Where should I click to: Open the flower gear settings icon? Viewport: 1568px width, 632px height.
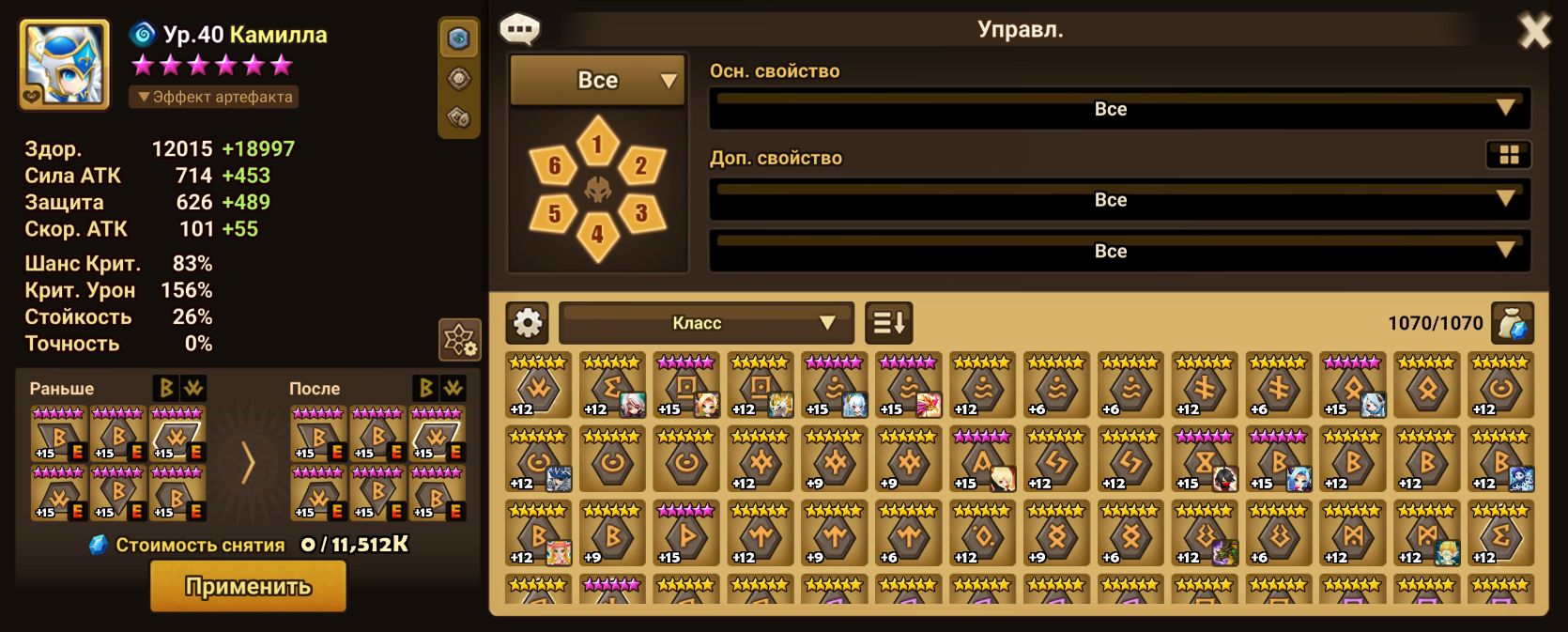(459, 339)
